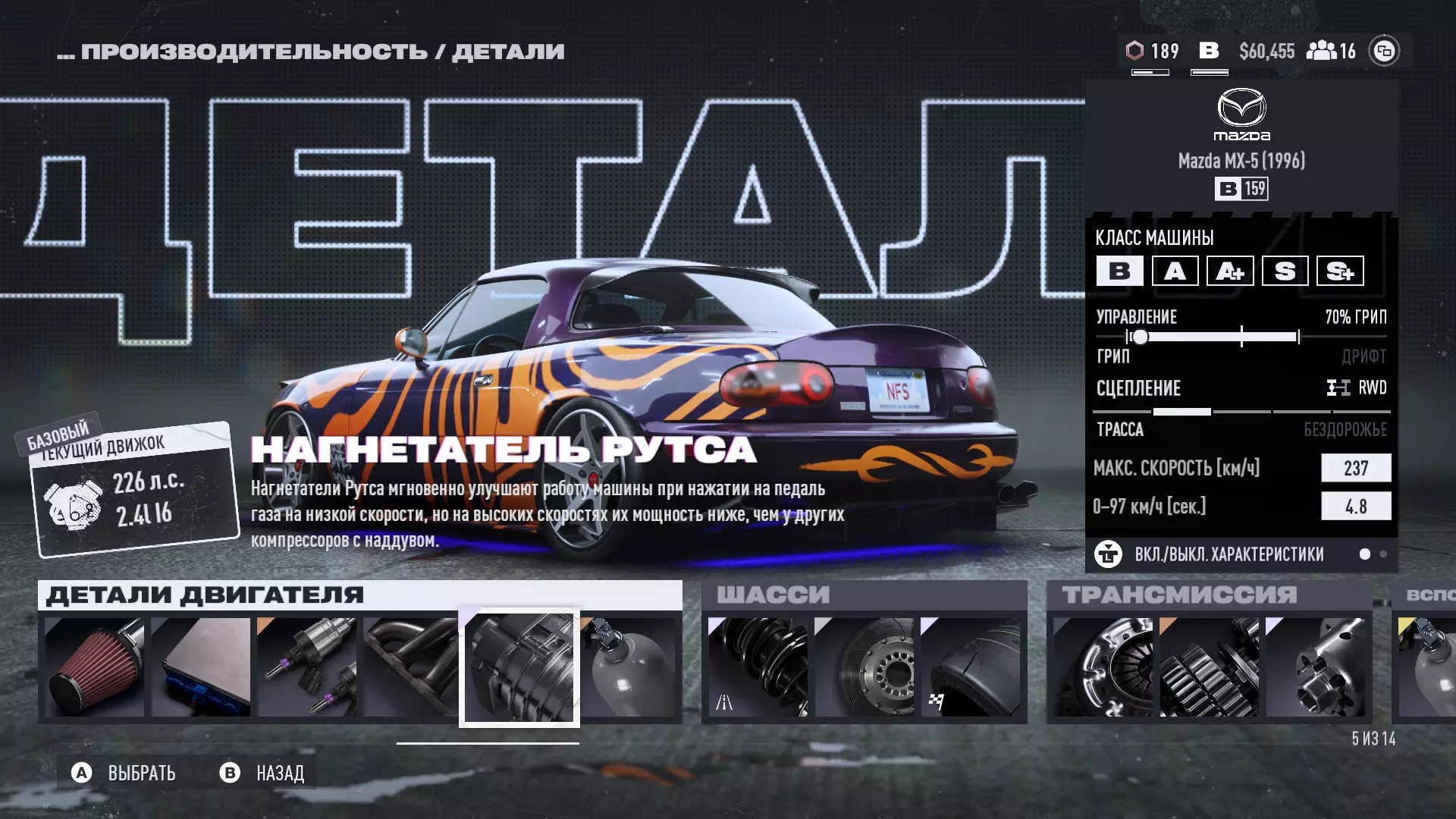This screenshot has width=1456, height=819.
Task: Toggle the stats panel on or off
Action: point(1228,554)
